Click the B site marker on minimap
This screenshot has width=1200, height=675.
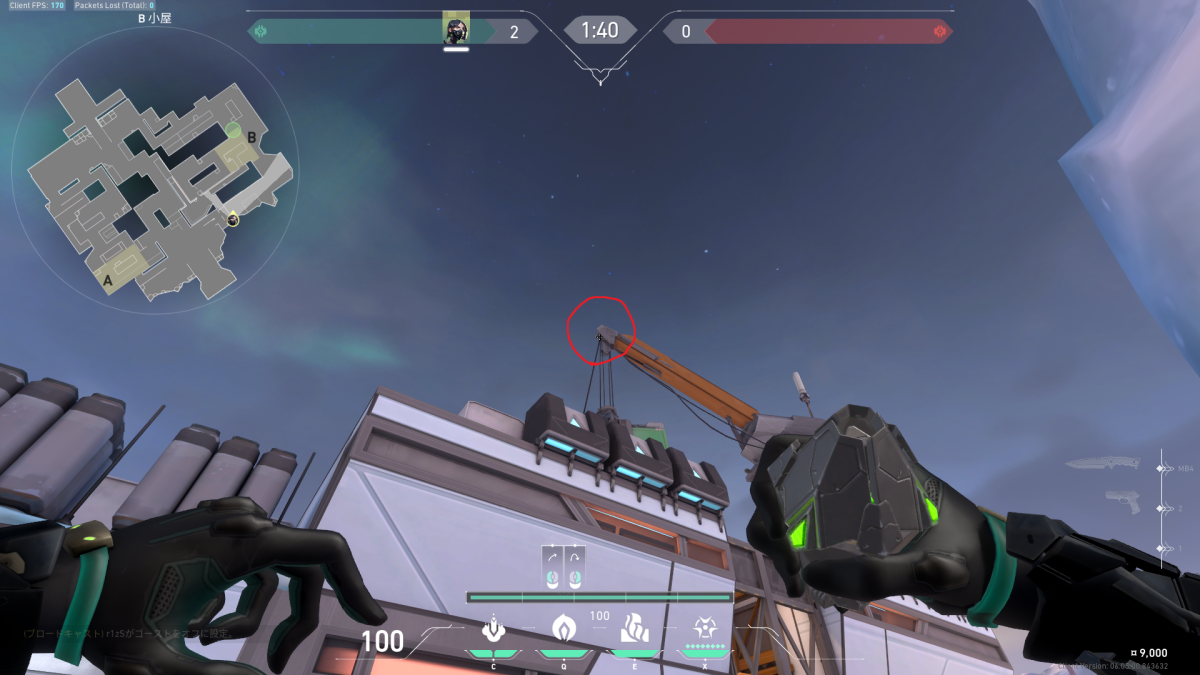click(252, 138)
